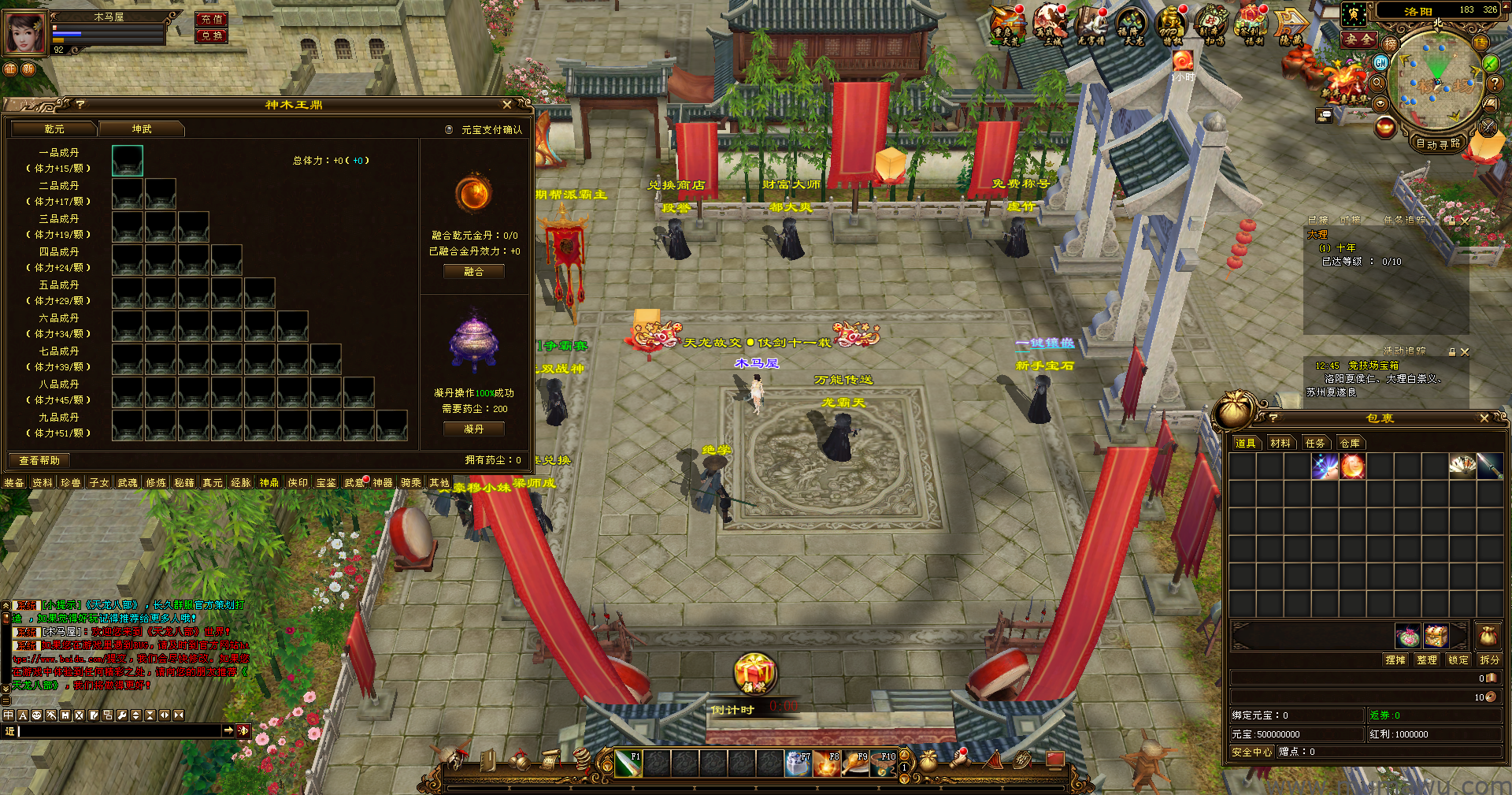Open 摆摊 stall from the bag
This screenshot has width=1512, height=795.
coord(1395,660)
